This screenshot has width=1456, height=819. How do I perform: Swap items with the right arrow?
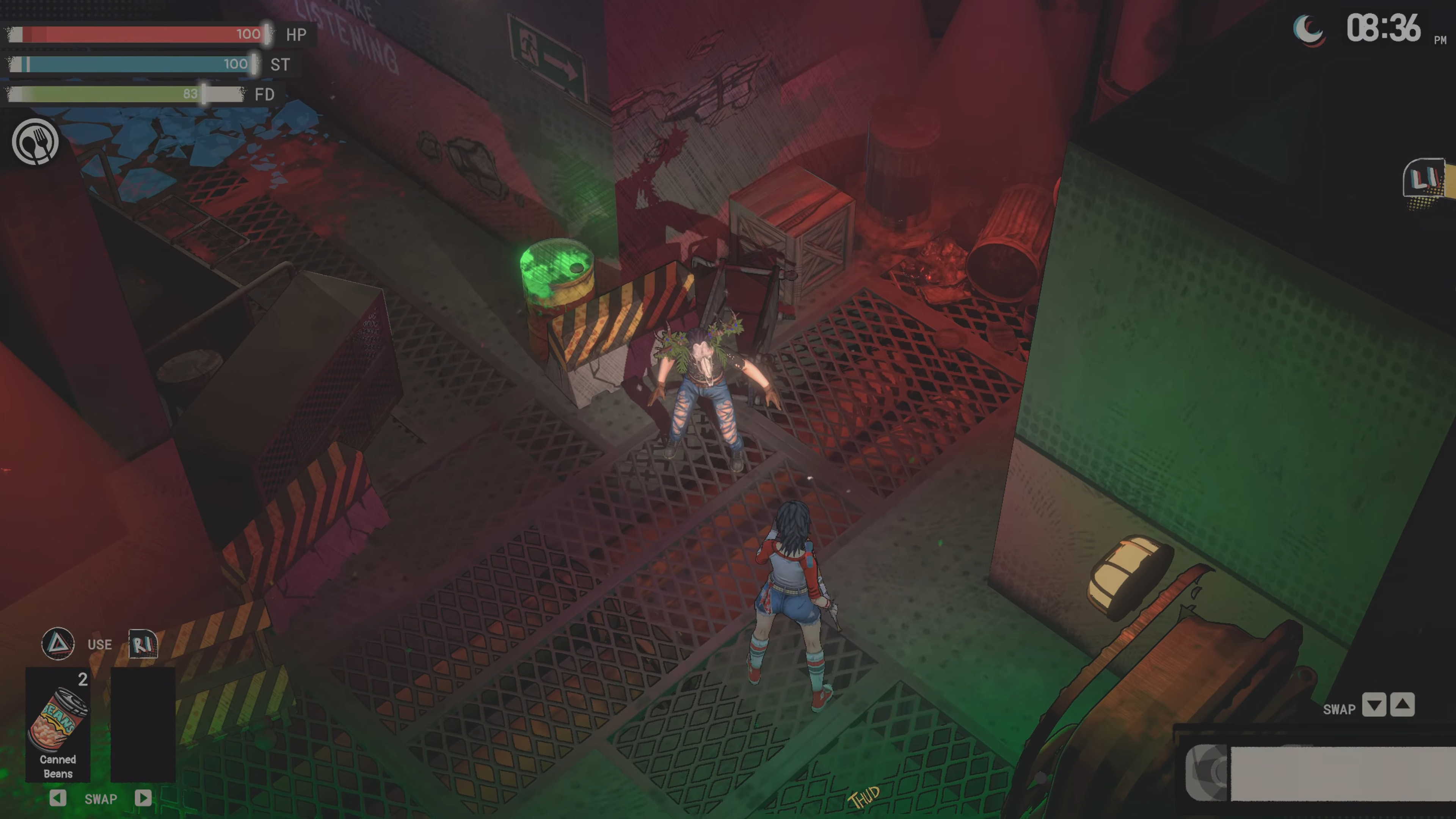pyautogui.click(x=143, y=798)
